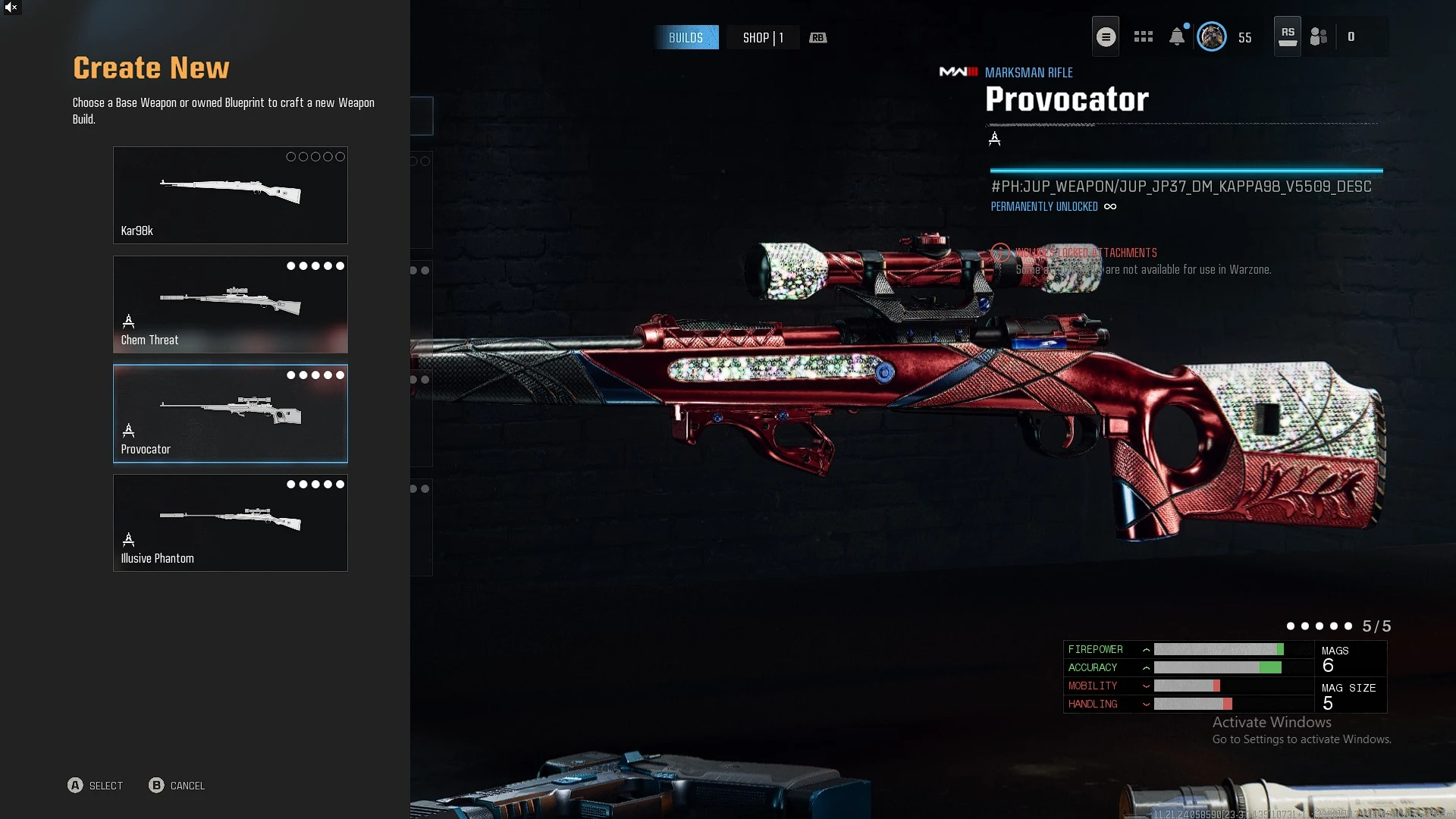Click the Select button
This screenshot has width=1456, height=819.
96,786
